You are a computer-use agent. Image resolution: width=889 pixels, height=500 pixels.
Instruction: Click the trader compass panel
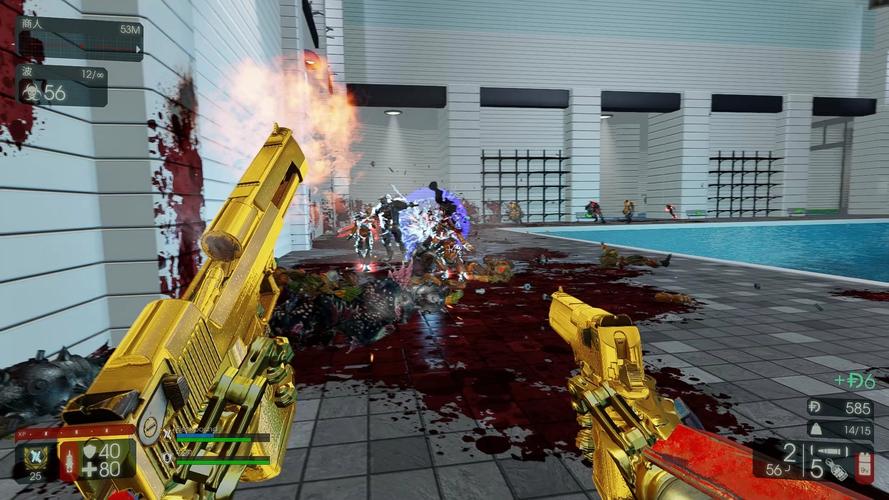coord(80,39)
